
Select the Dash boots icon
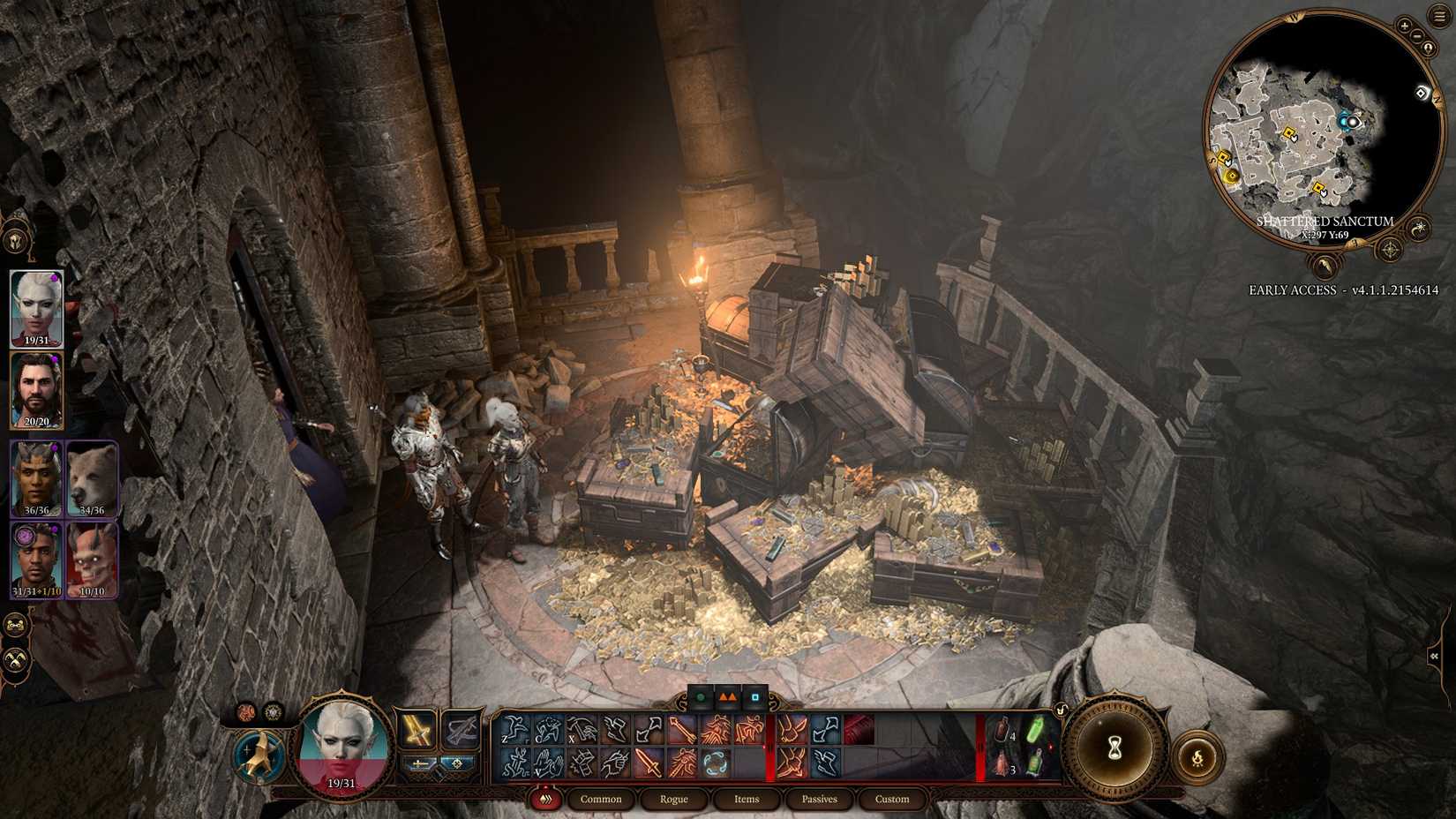pyautogui.click(x=615, y=729)
